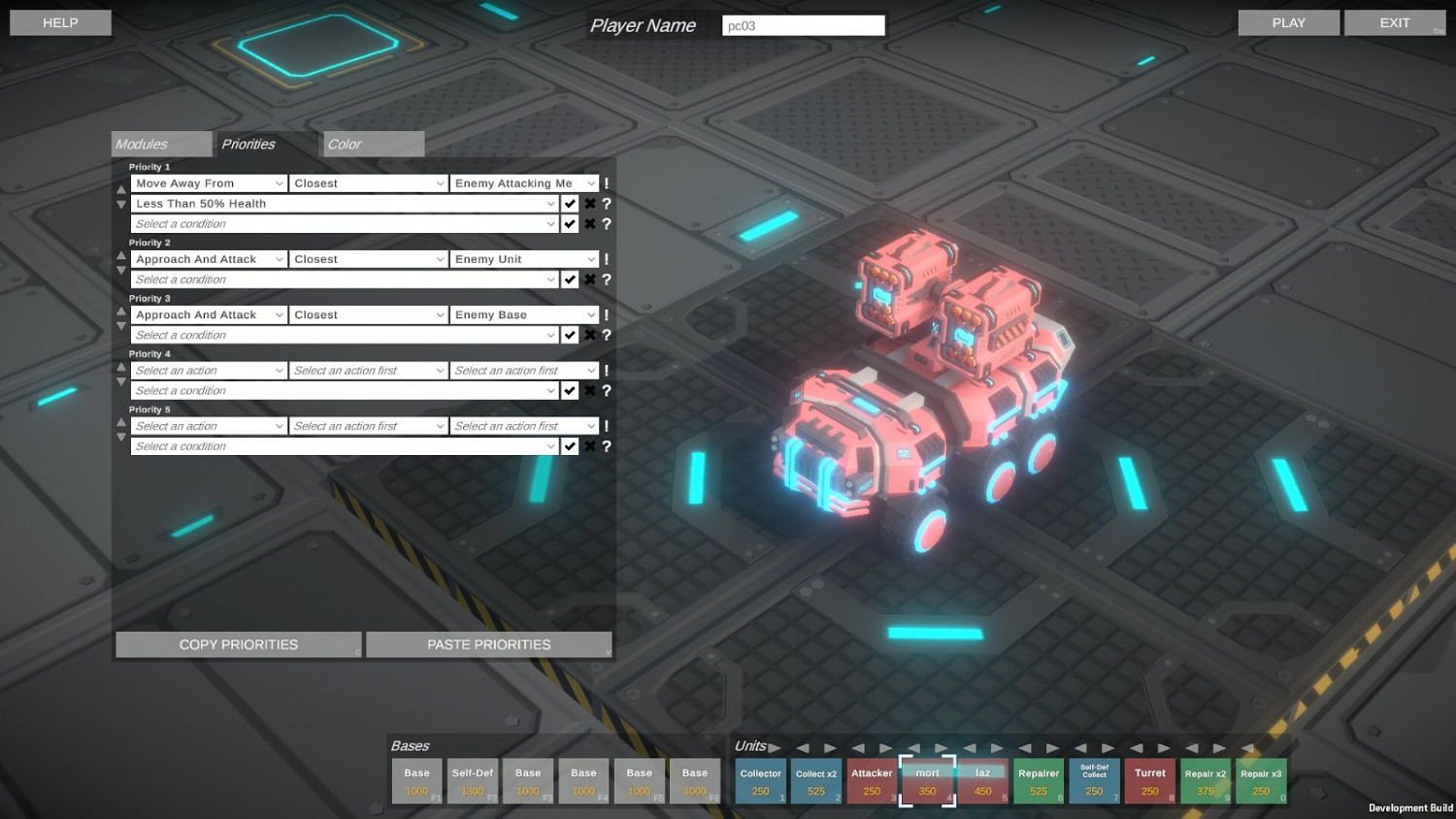The height and width of the screenshot is (819, 1456).
Task: Toggle the checkmark next to Less Than 50% Health
Action: coord(571,204)
